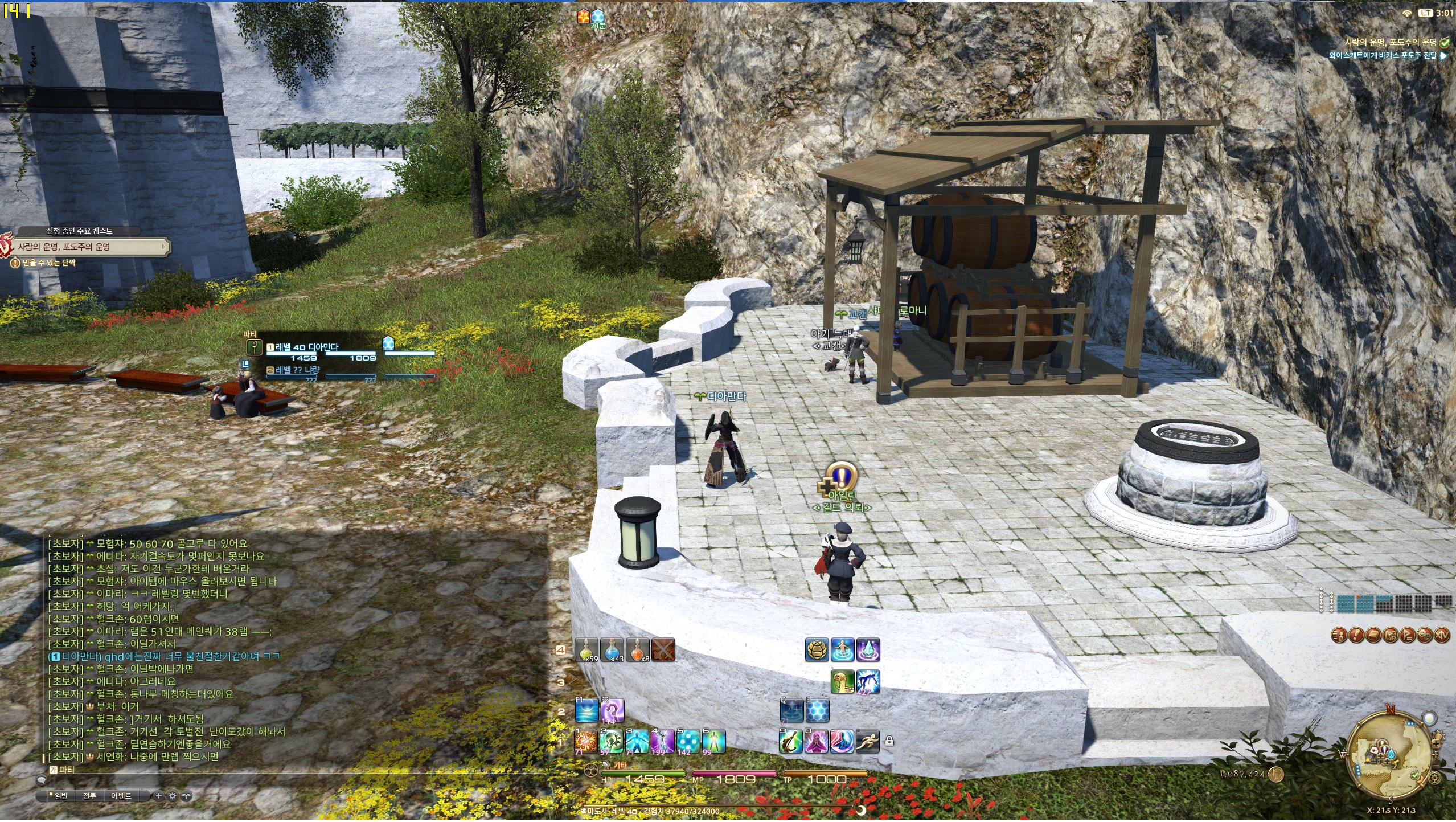Viewport: 1456px width, 822px height.
Task: Add a new chat tab with plus button
Action: point(159,796)
